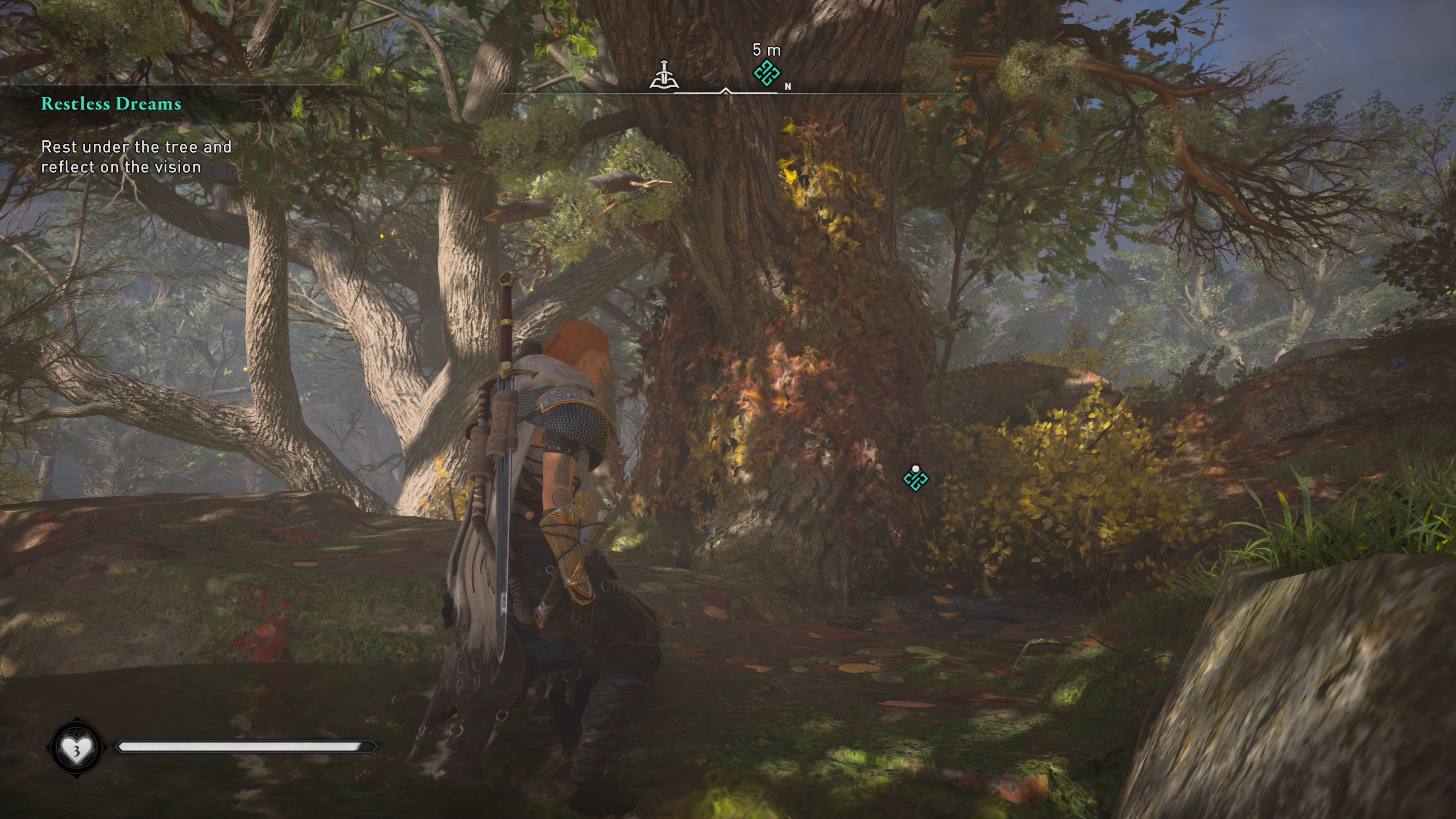Click the floating quest waypoint by the bush
Screen dimensions: 1456x819
pyautogui.click(x=915, y=479)
